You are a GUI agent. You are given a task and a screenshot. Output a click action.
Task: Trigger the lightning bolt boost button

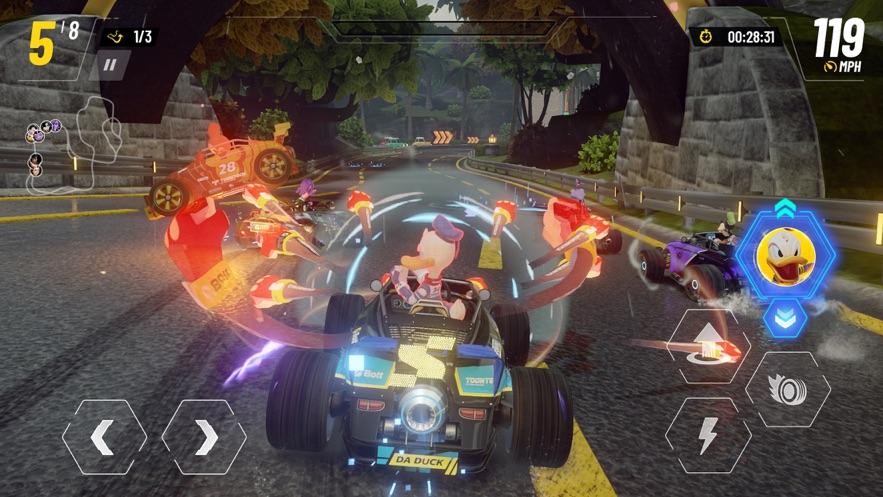[708, 435]
